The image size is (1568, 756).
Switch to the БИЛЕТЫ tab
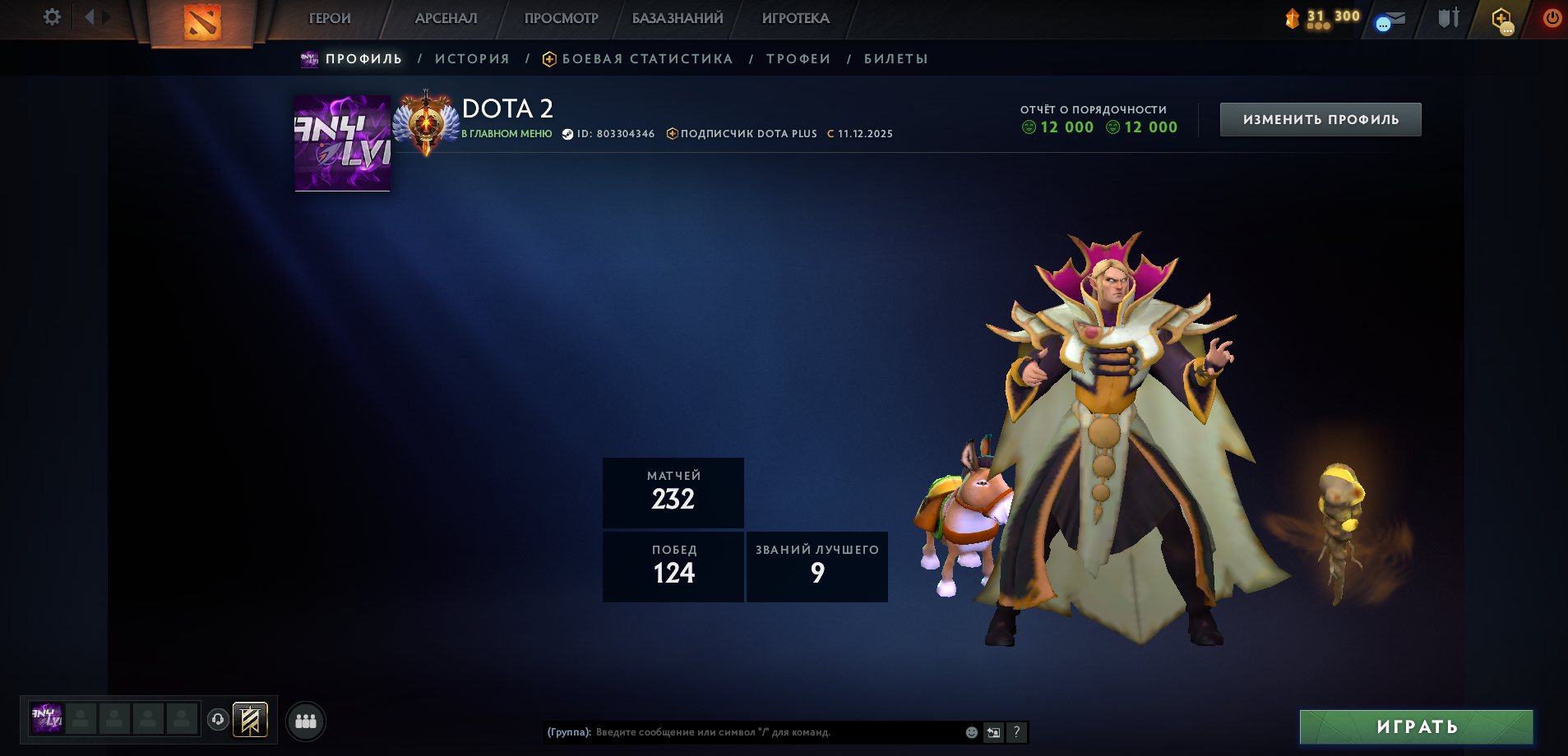point(895,59)
